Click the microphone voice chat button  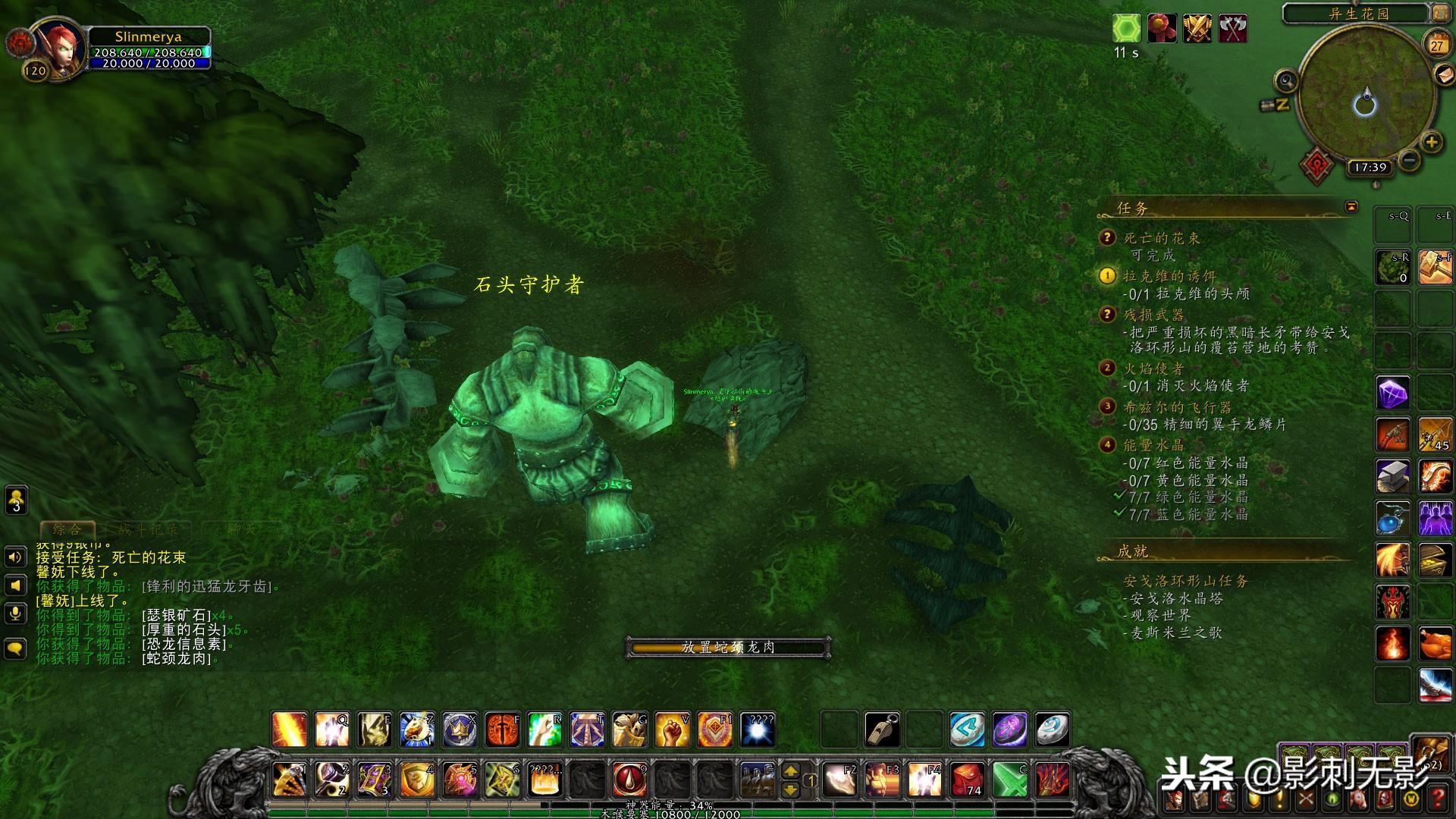tap(15, 613)
